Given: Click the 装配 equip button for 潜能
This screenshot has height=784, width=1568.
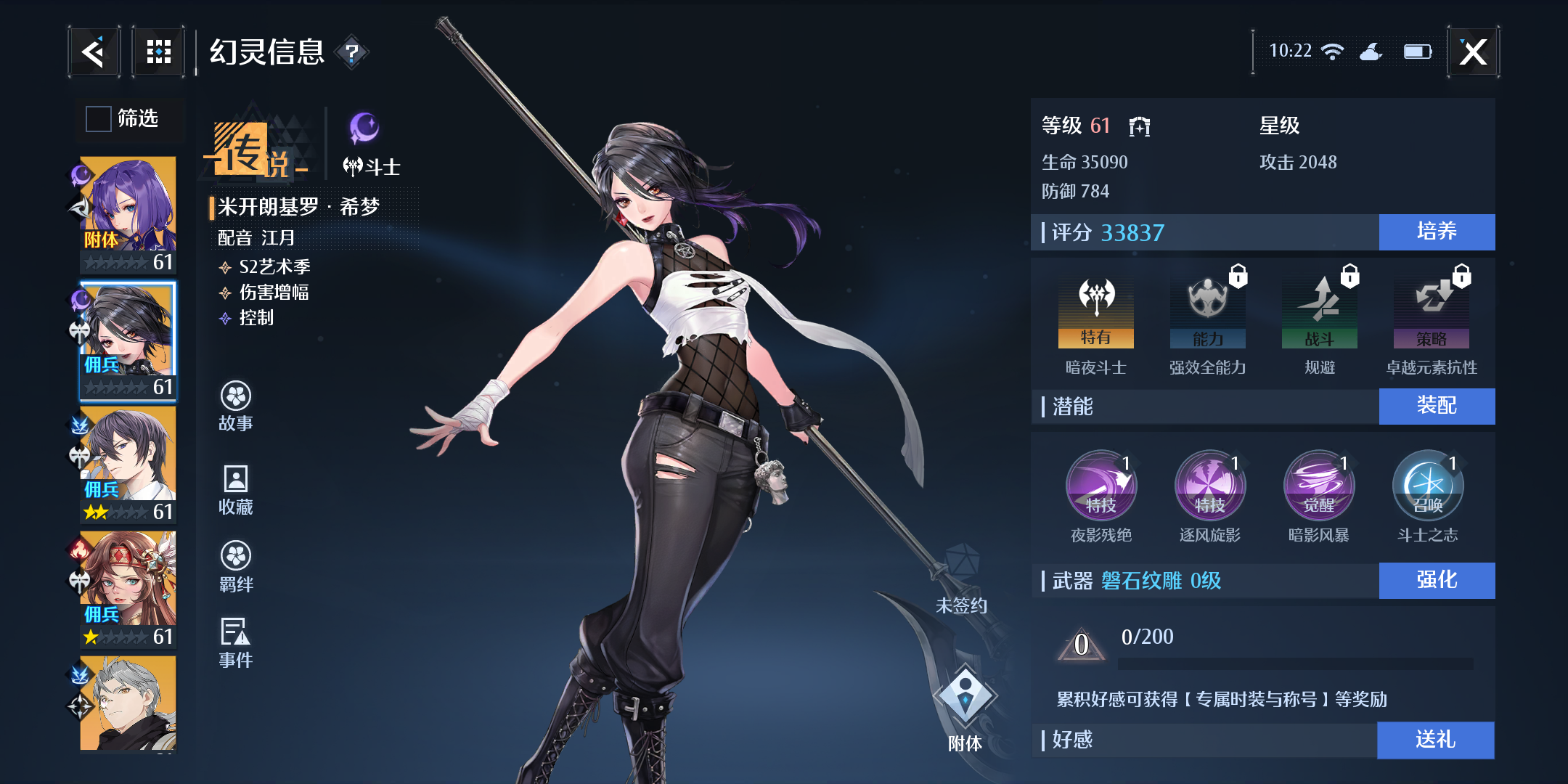Looking at the screenshot, I should (1437, 406).
